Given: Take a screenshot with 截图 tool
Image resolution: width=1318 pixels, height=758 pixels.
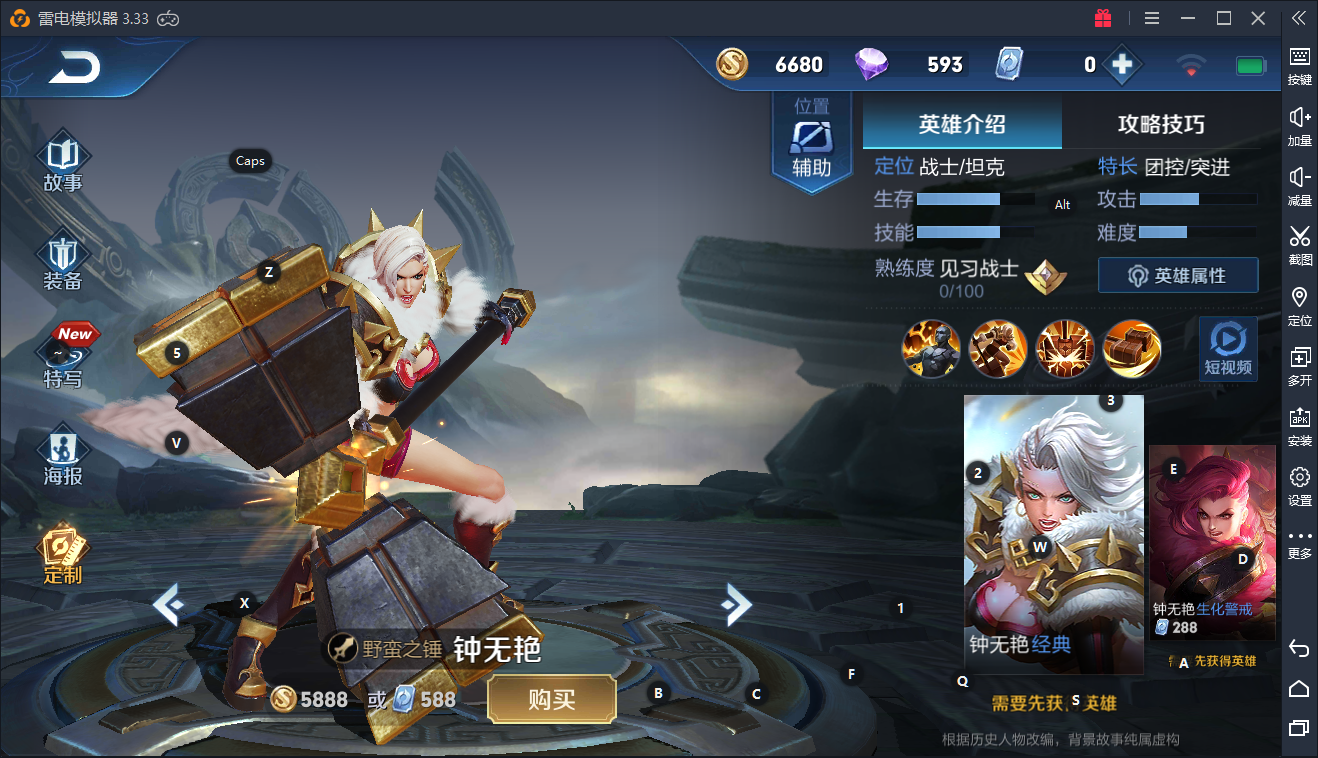Looking at the screenshot, I should [x=1299, y=244].
